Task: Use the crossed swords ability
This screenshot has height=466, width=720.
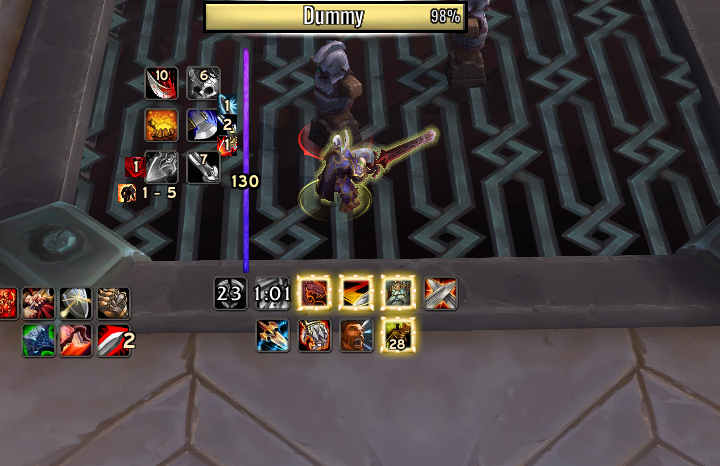Action: (x=440, y=293)
